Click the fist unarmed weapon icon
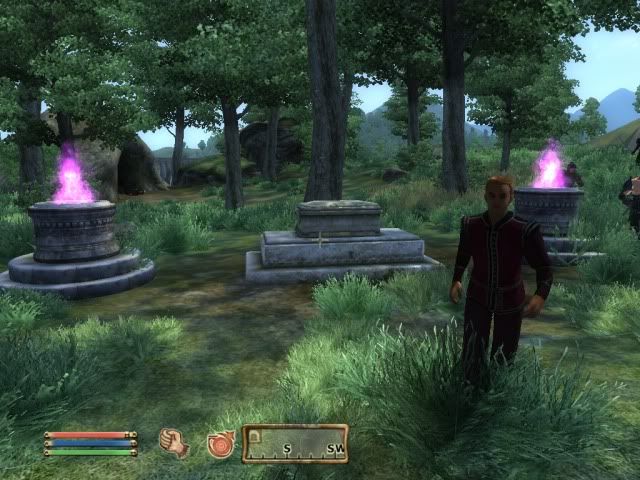640x480 pixels. (x=174, y=443)
